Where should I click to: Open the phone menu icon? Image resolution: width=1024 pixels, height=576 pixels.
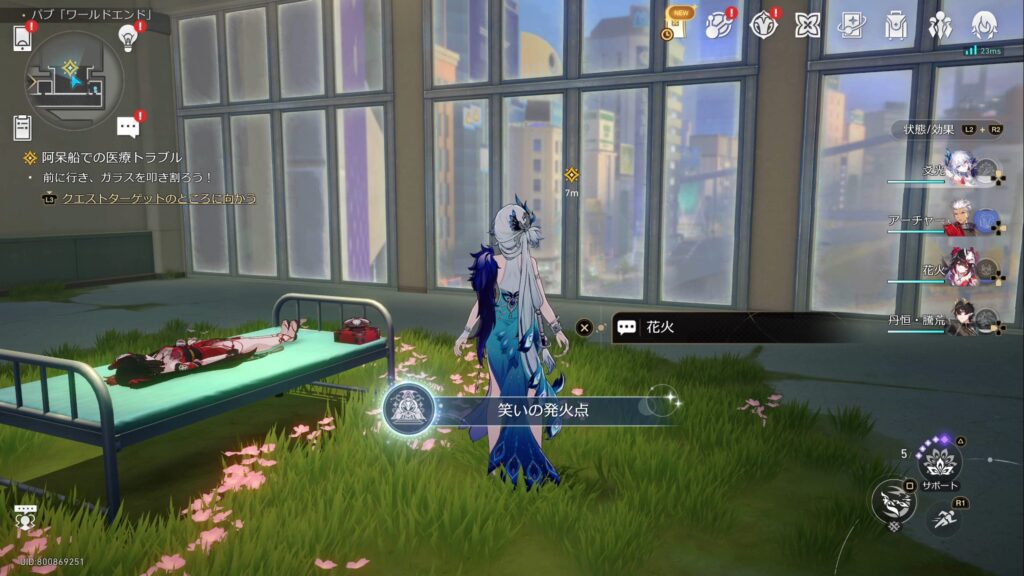click(x=22, y=38)
